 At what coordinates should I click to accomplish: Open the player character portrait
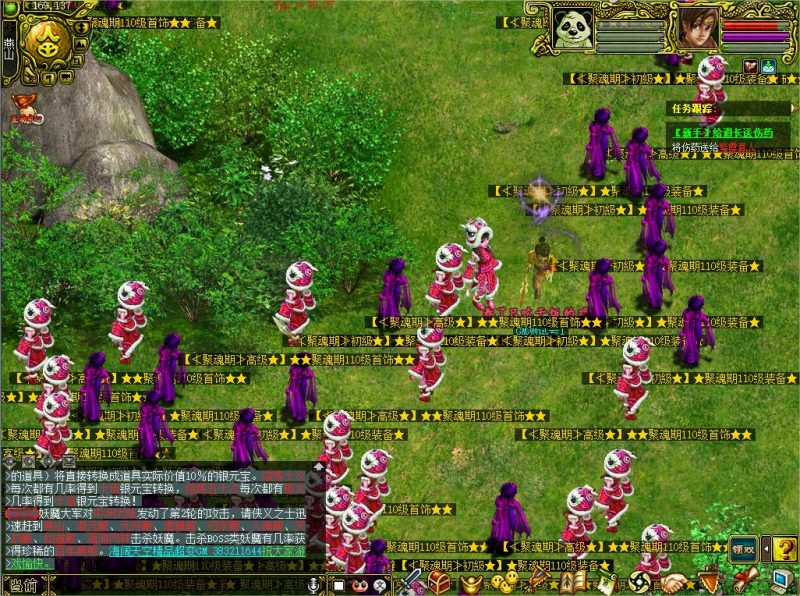click(x=697, y=28)
